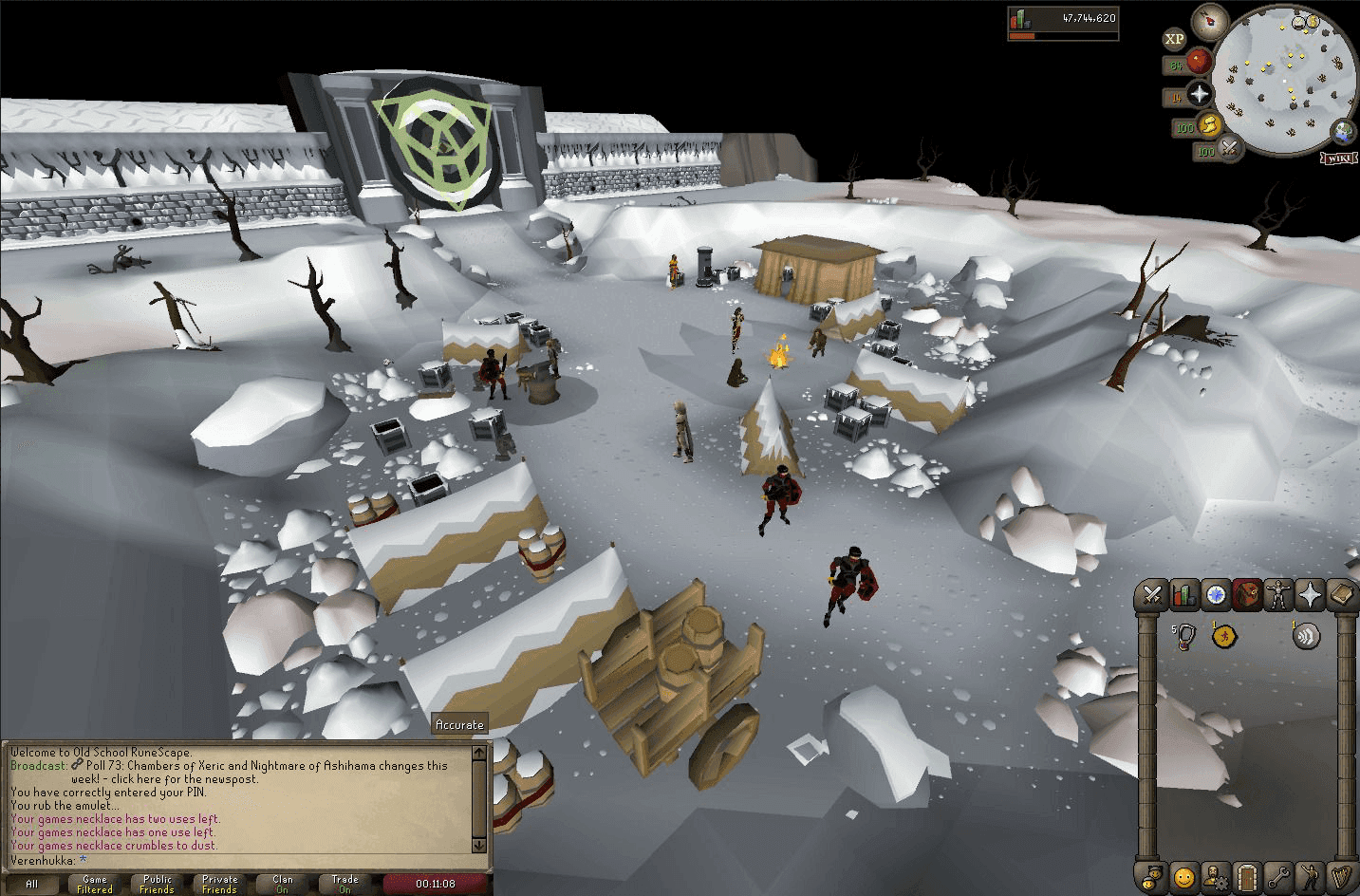The width and height of the screenshot is (1360, 896).
Task: Click the XP counter button near the minimap
Action: [x=1174, y=37]
